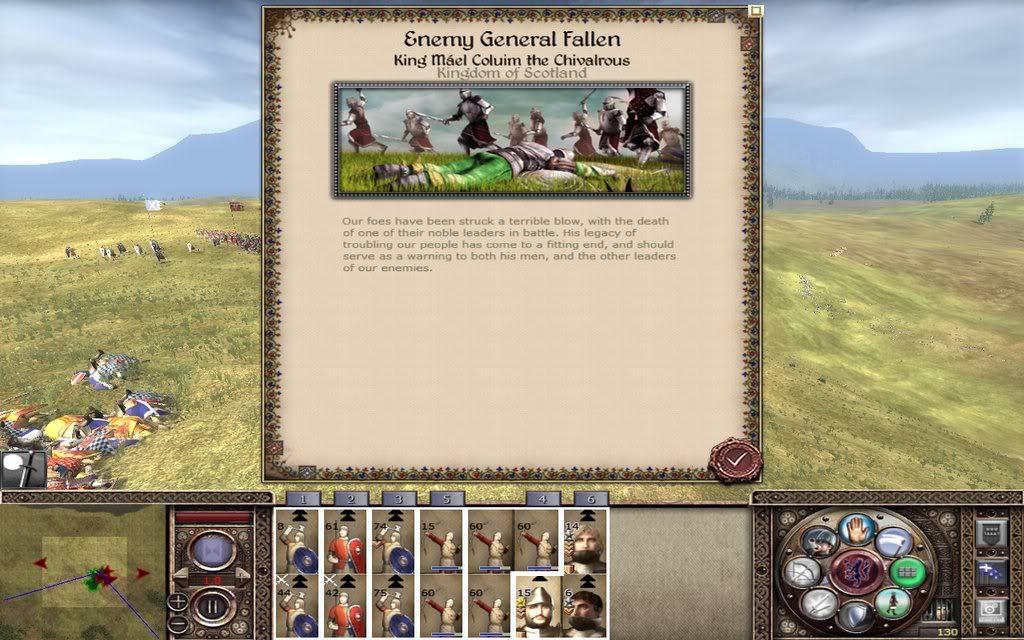Toggle run mode with running man icon
The height and width of the screenshot is (640, 1024).
pyautogui.click(x=893, y=602)
